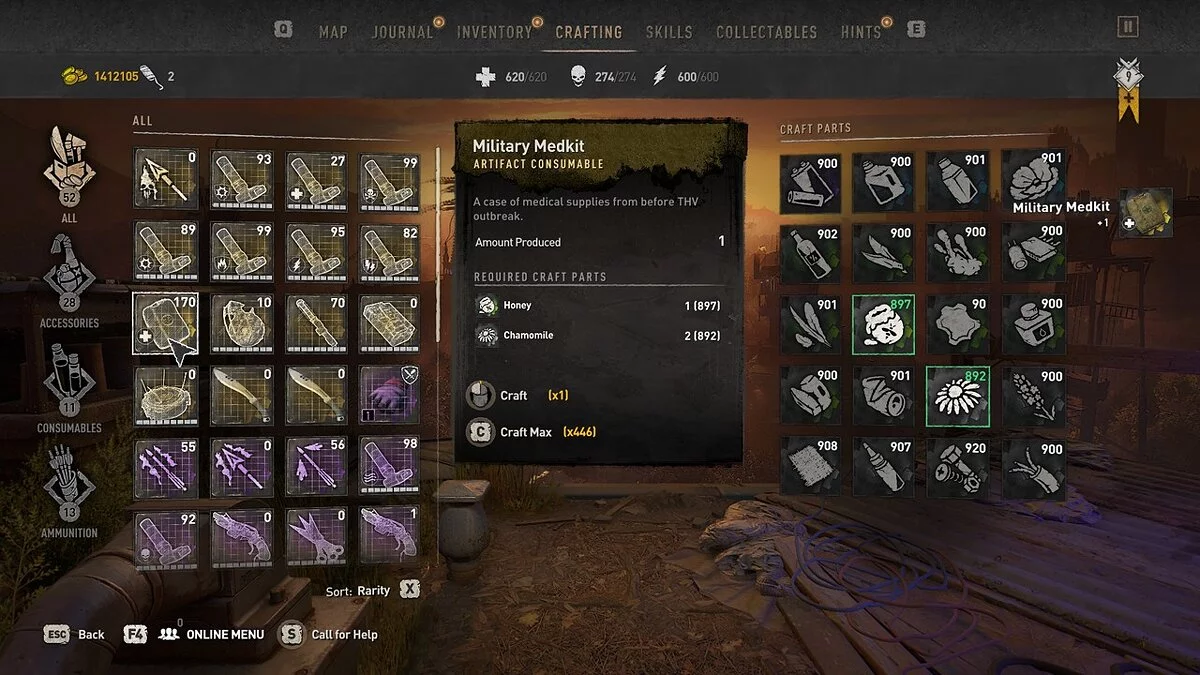Select the Honey craft part slot
Viewport: 1200px width, 675px height.
(x=884, y=324)
